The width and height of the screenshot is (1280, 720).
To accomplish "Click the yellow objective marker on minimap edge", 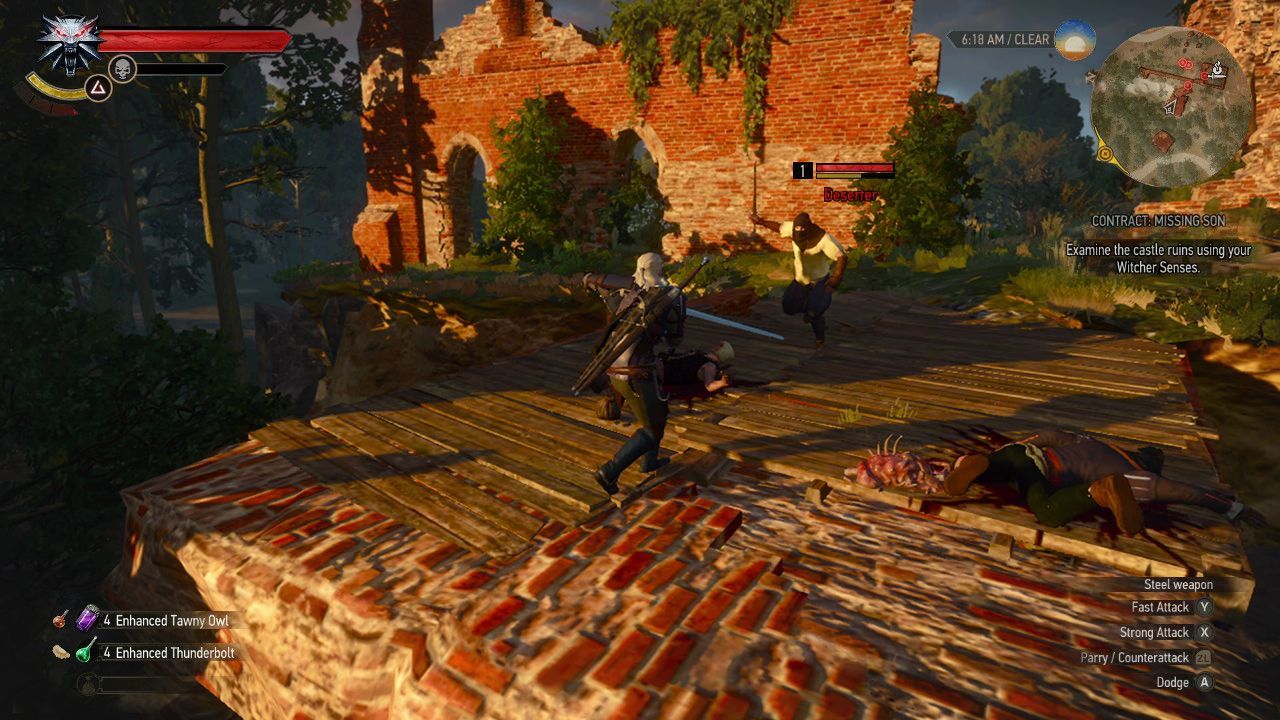I will (x=1105, y=153).
